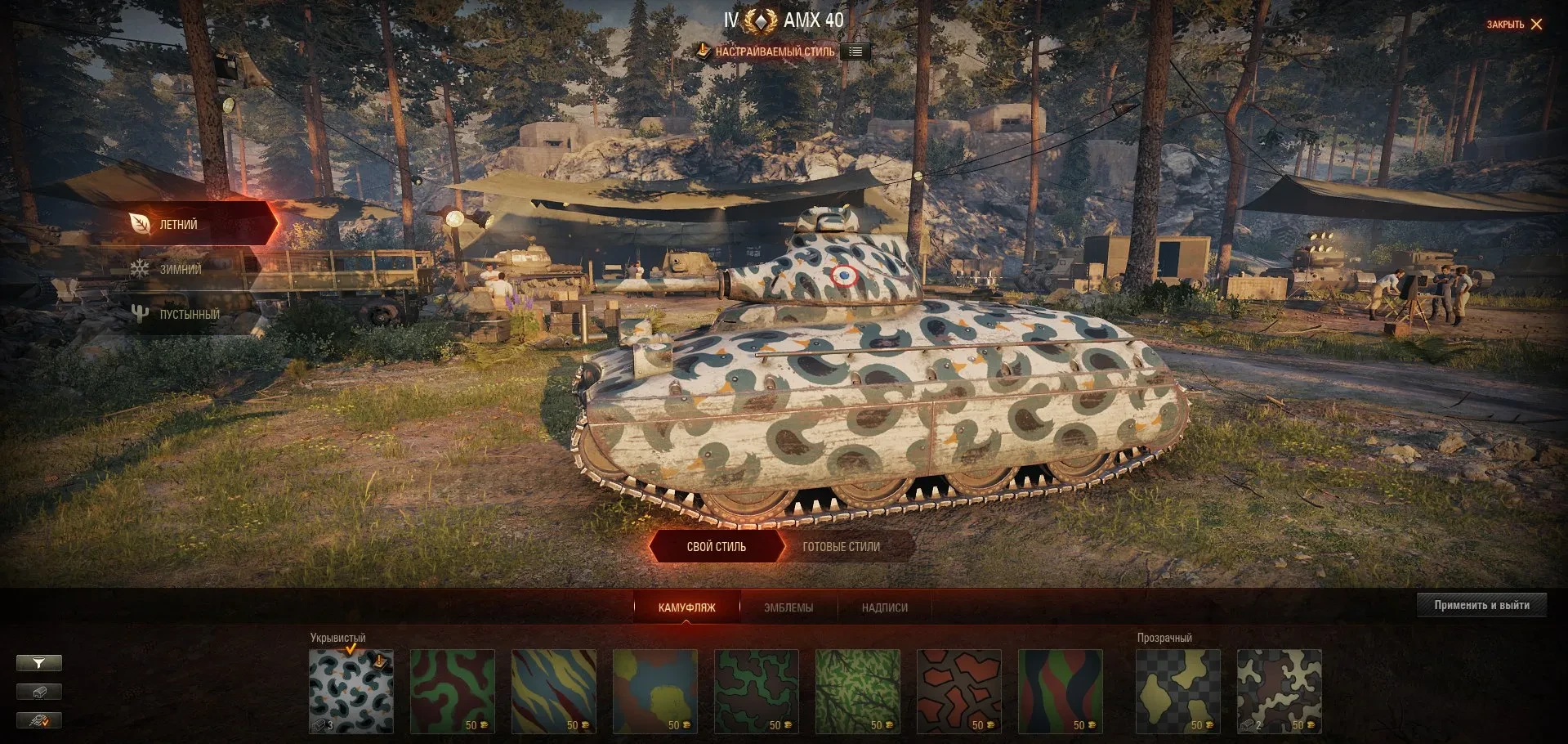Select the transparent checkered yellow-blob camouflage
1568x744 pixels.
click(1177, 691)
